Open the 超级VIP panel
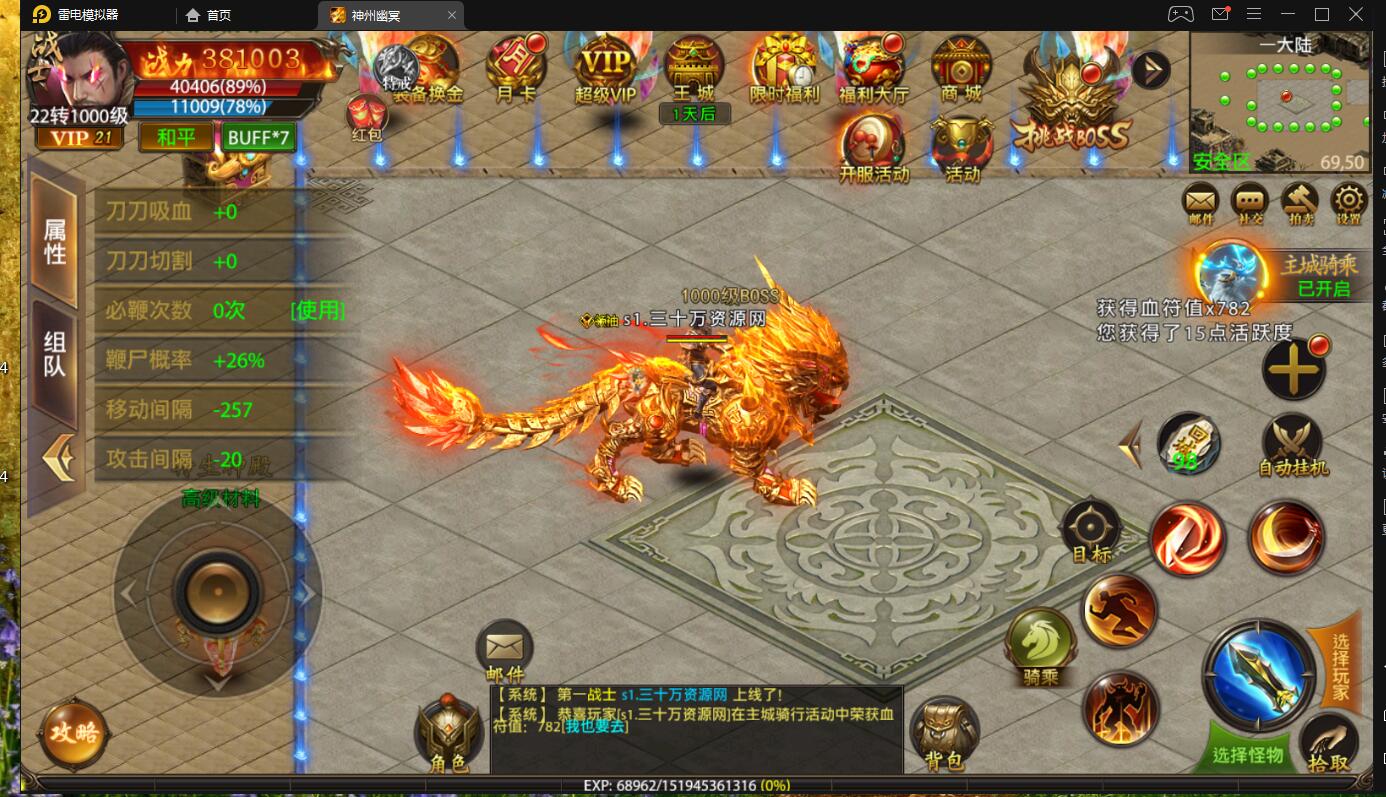The height and width of the screenshot is (797, 1386). pyautogui.click(x=605, y=68)
